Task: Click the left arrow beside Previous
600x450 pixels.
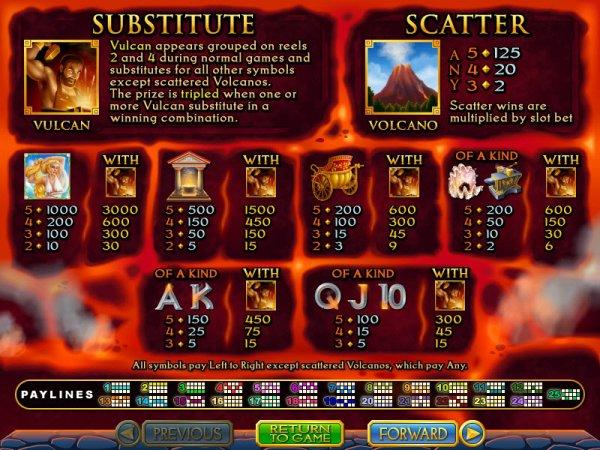Action: click(x=129, y=433)
